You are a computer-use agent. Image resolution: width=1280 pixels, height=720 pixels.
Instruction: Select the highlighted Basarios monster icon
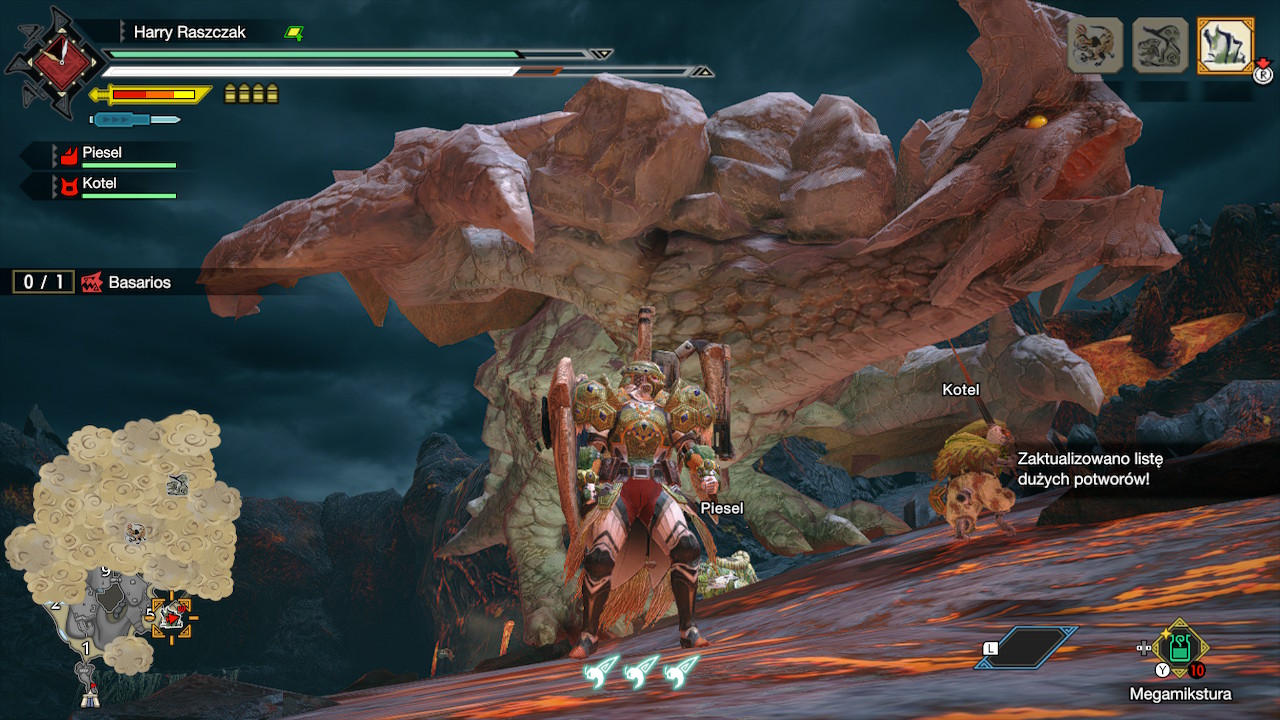click(1225, 45)
